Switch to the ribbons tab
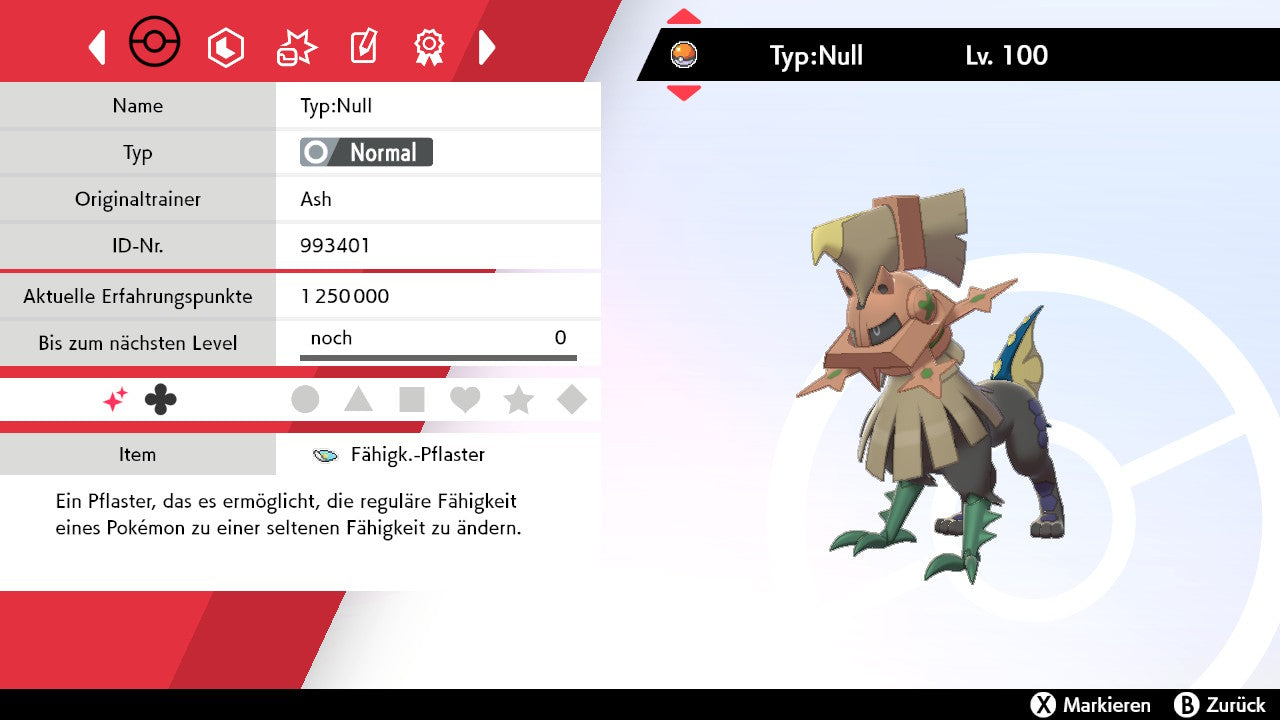This screenshot has width=1280, height=720. (429, 47)
